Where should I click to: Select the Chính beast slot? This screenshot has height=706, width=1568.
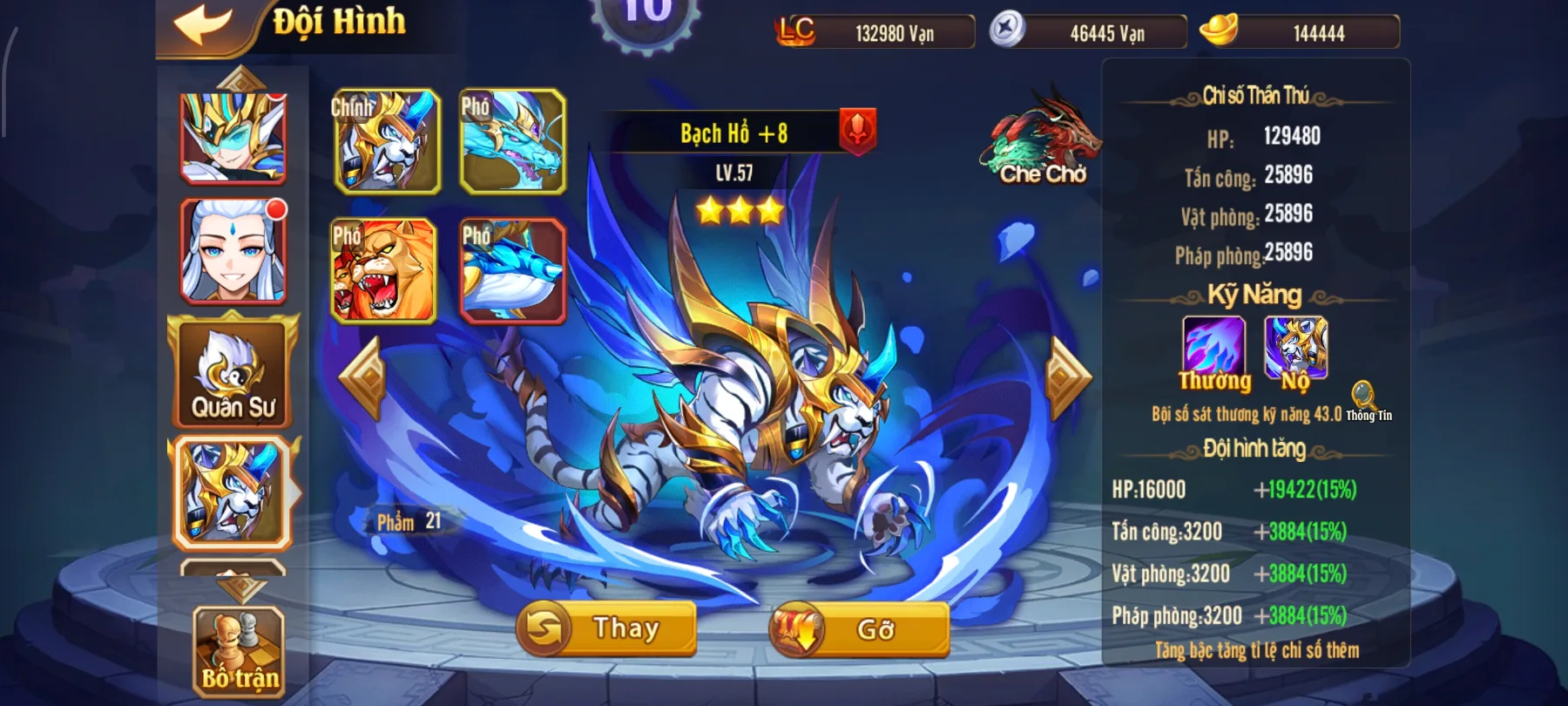pos(386,139)
